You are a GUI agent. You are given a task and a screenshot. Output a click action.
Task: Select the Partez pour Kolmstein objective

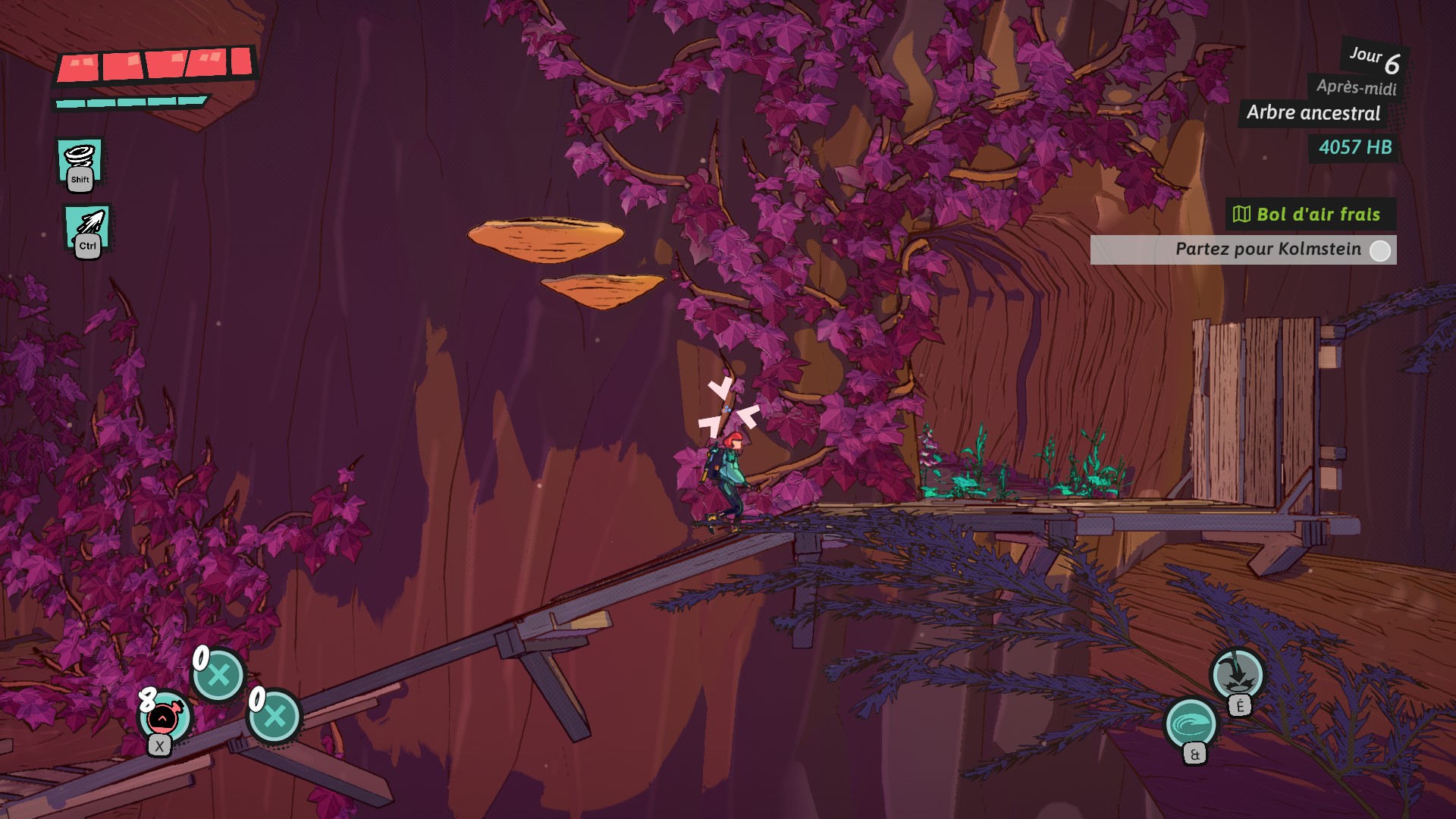click(x=1244, y=249)
